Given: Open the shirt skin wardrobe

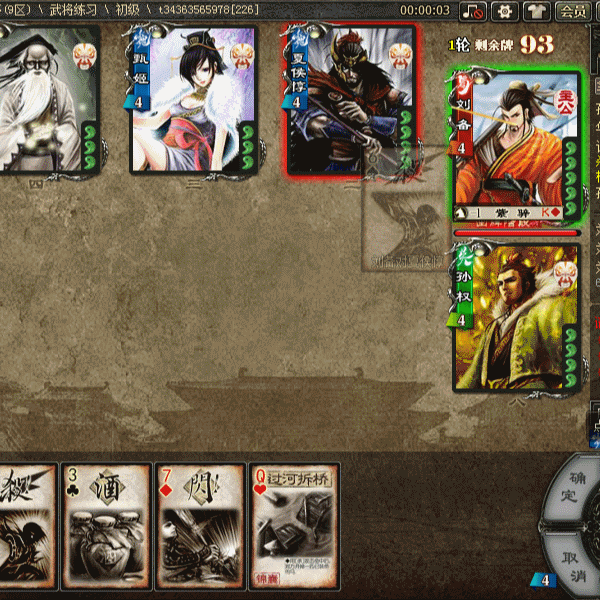Looking at the screenshot, I should [537, 11].
